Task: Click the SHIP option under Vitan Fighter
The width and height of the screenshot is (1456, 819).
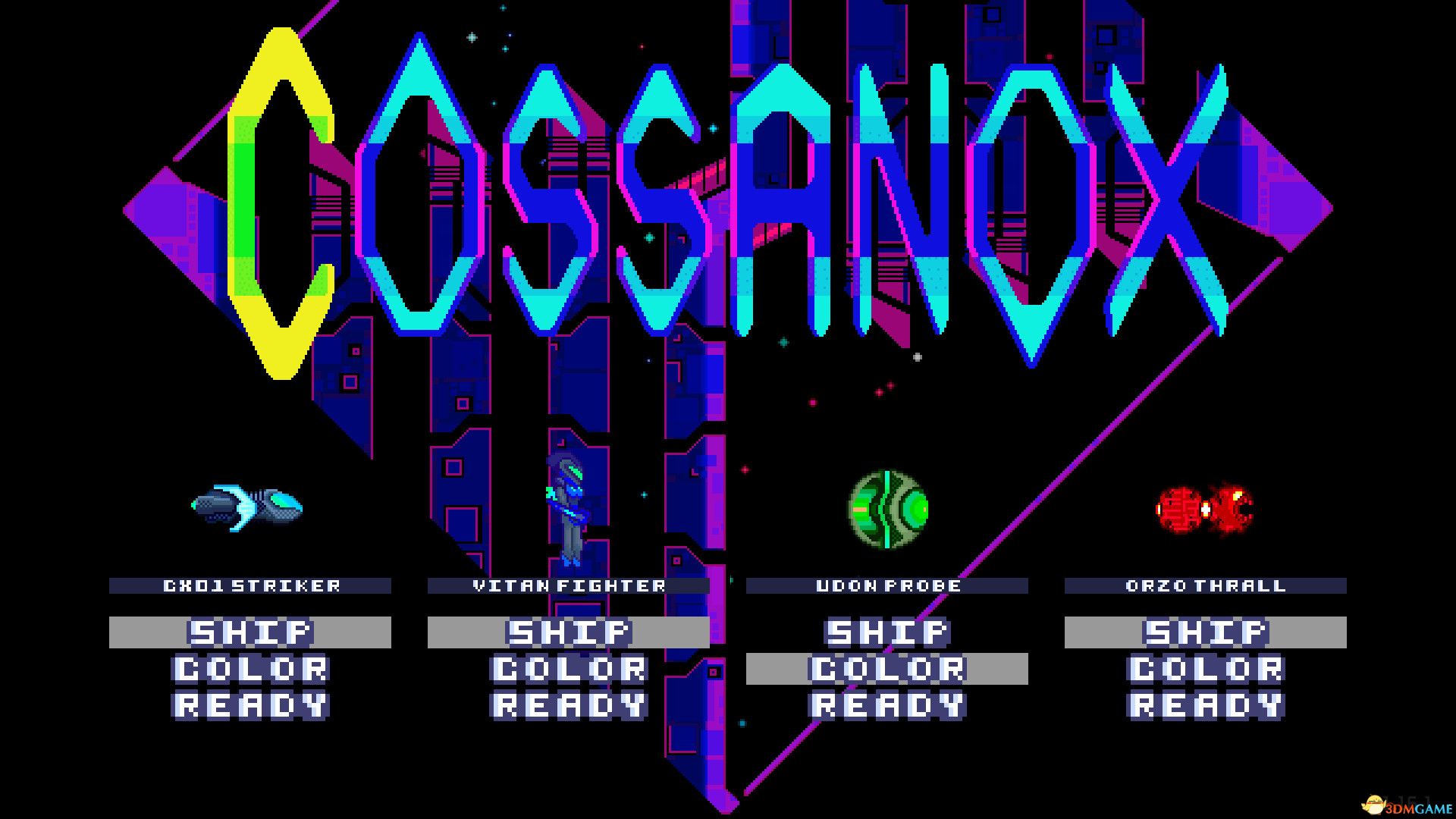Action: (569, 630)
